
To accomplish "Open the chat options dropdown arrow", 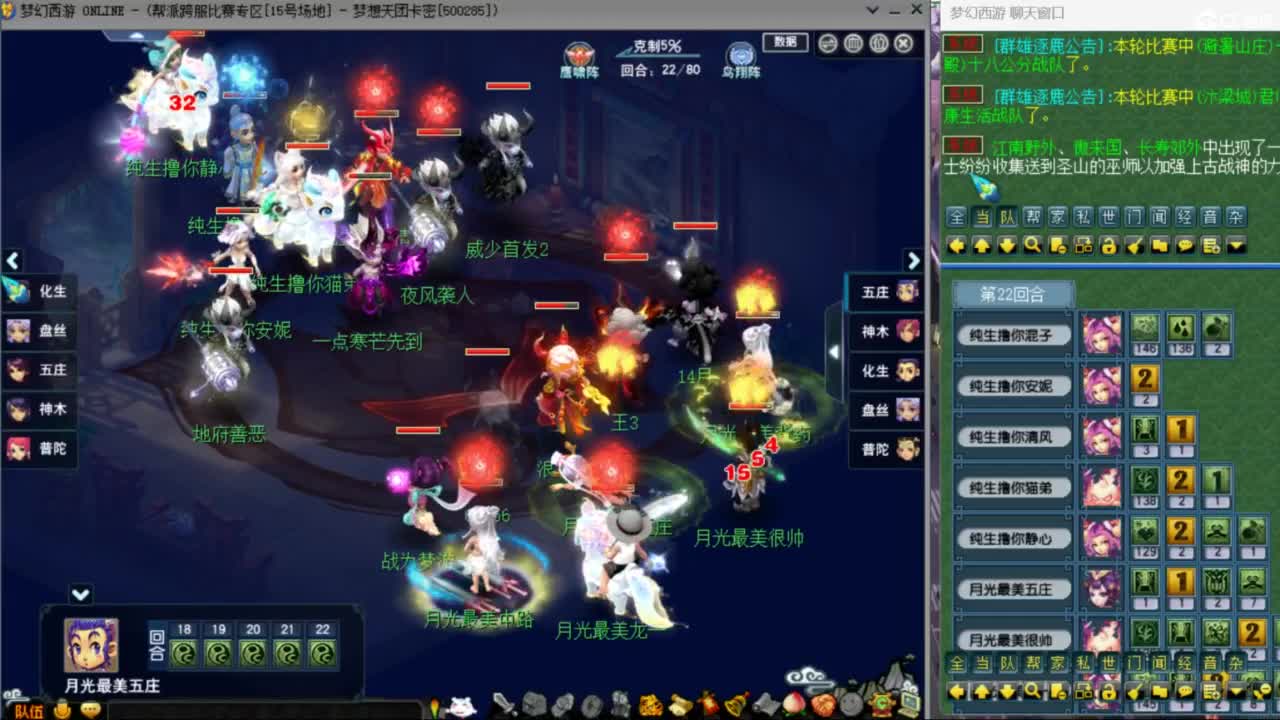I will pyautogui.click(x=1235, y=245).
